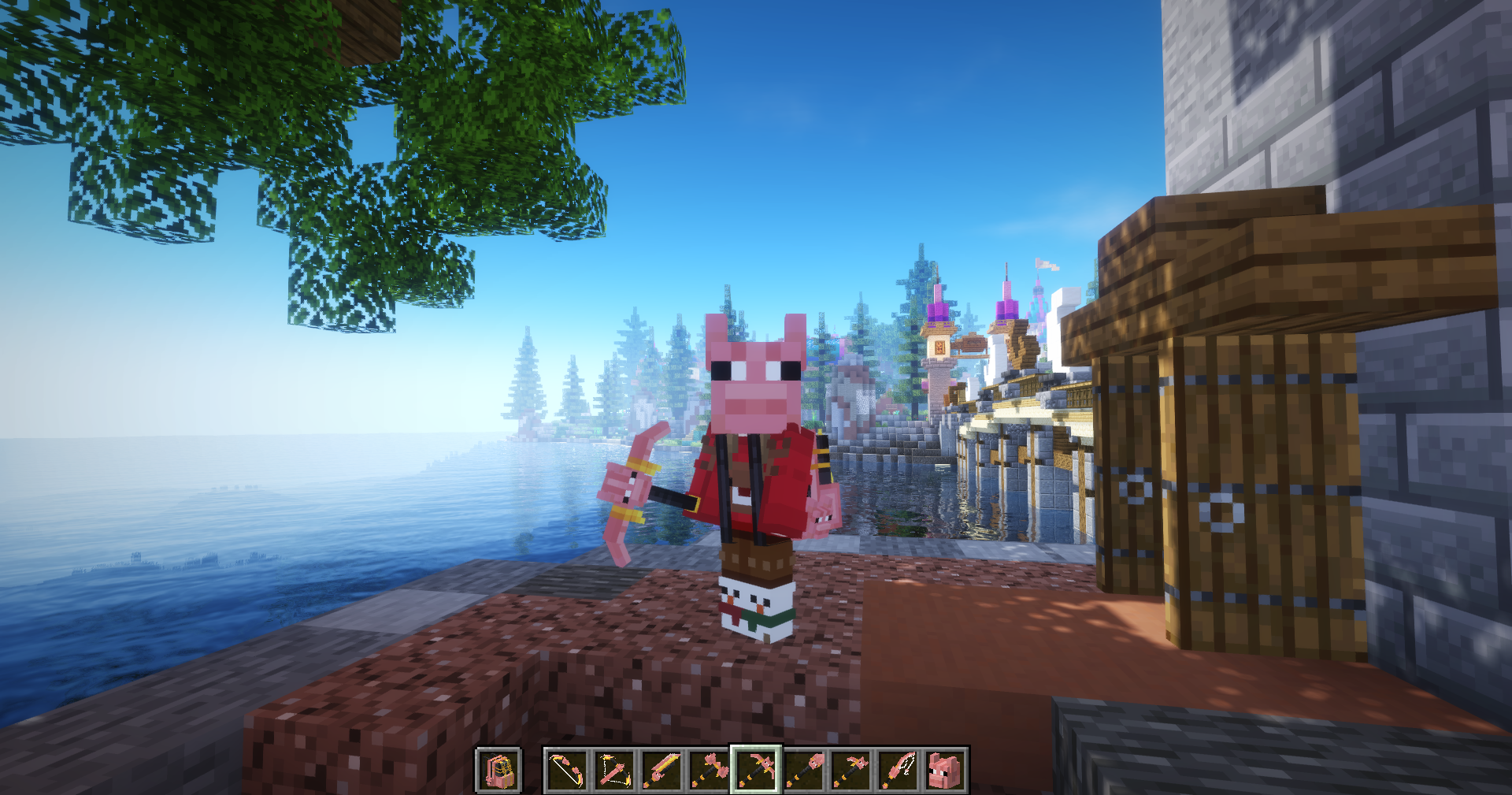The height and width of the screenshot is (795, 1512).
Task: Select the golden pig sword
Action: (660, 772)
